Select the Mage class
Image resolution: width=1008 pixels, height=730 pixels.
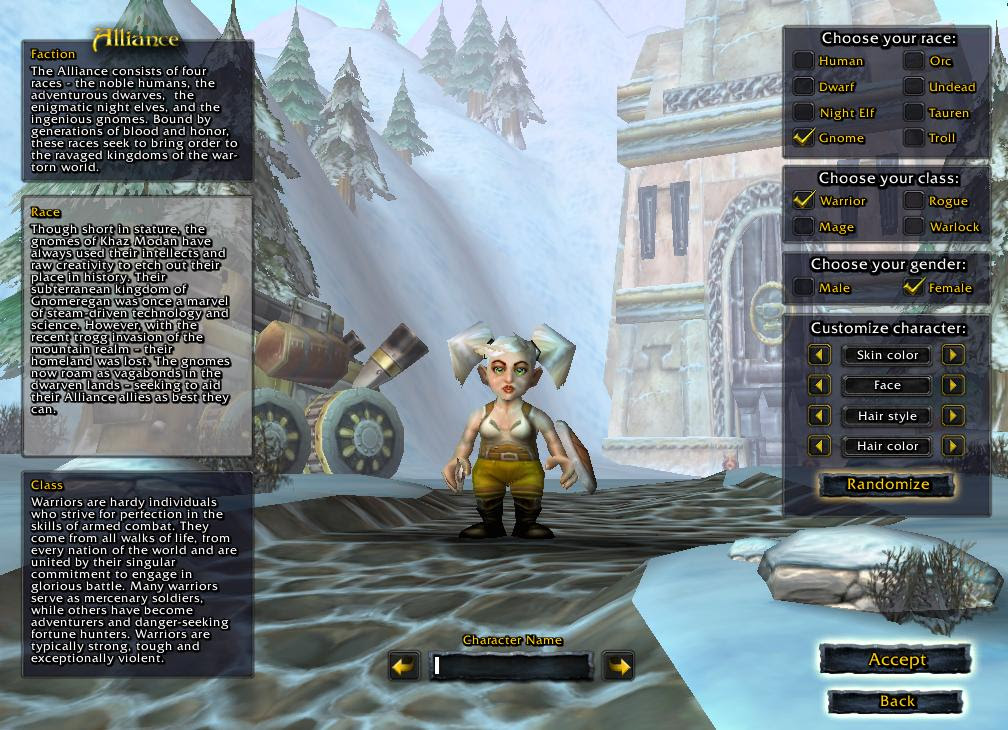tap(804, 227)
